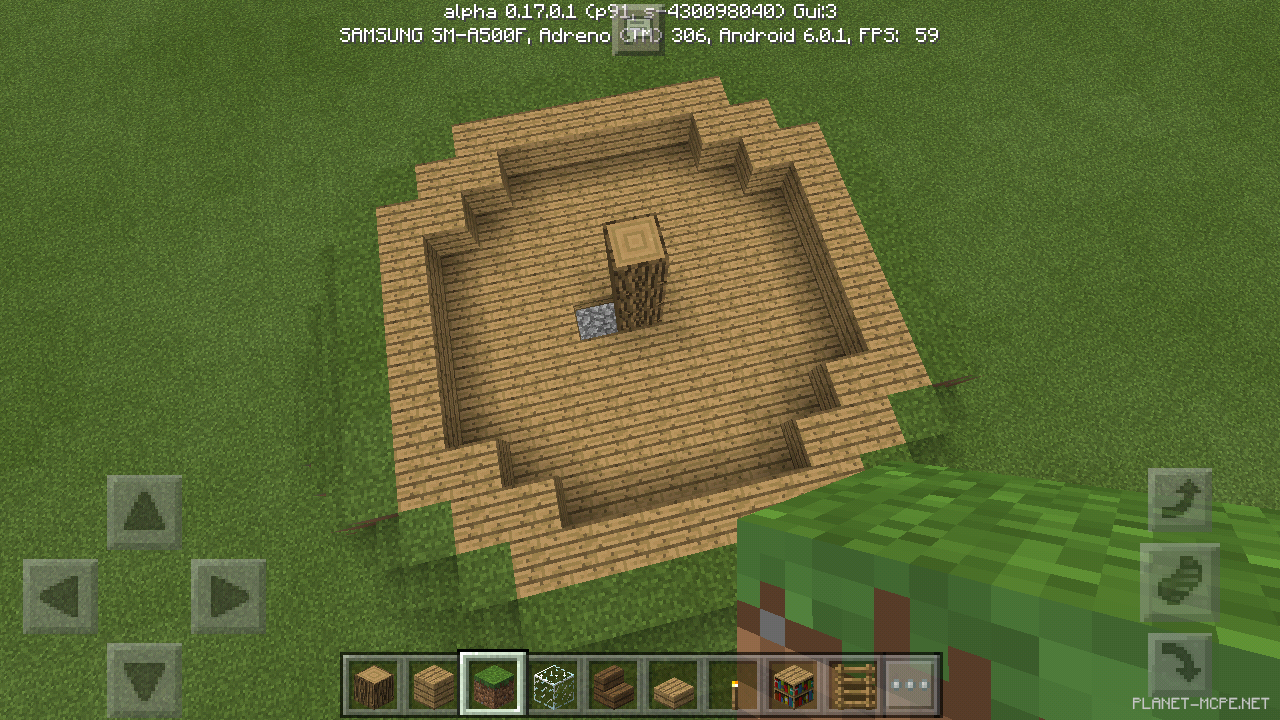Select the grass block hotbar slot
Screen dimensions: 1280x720
click(x=492, y=685)
